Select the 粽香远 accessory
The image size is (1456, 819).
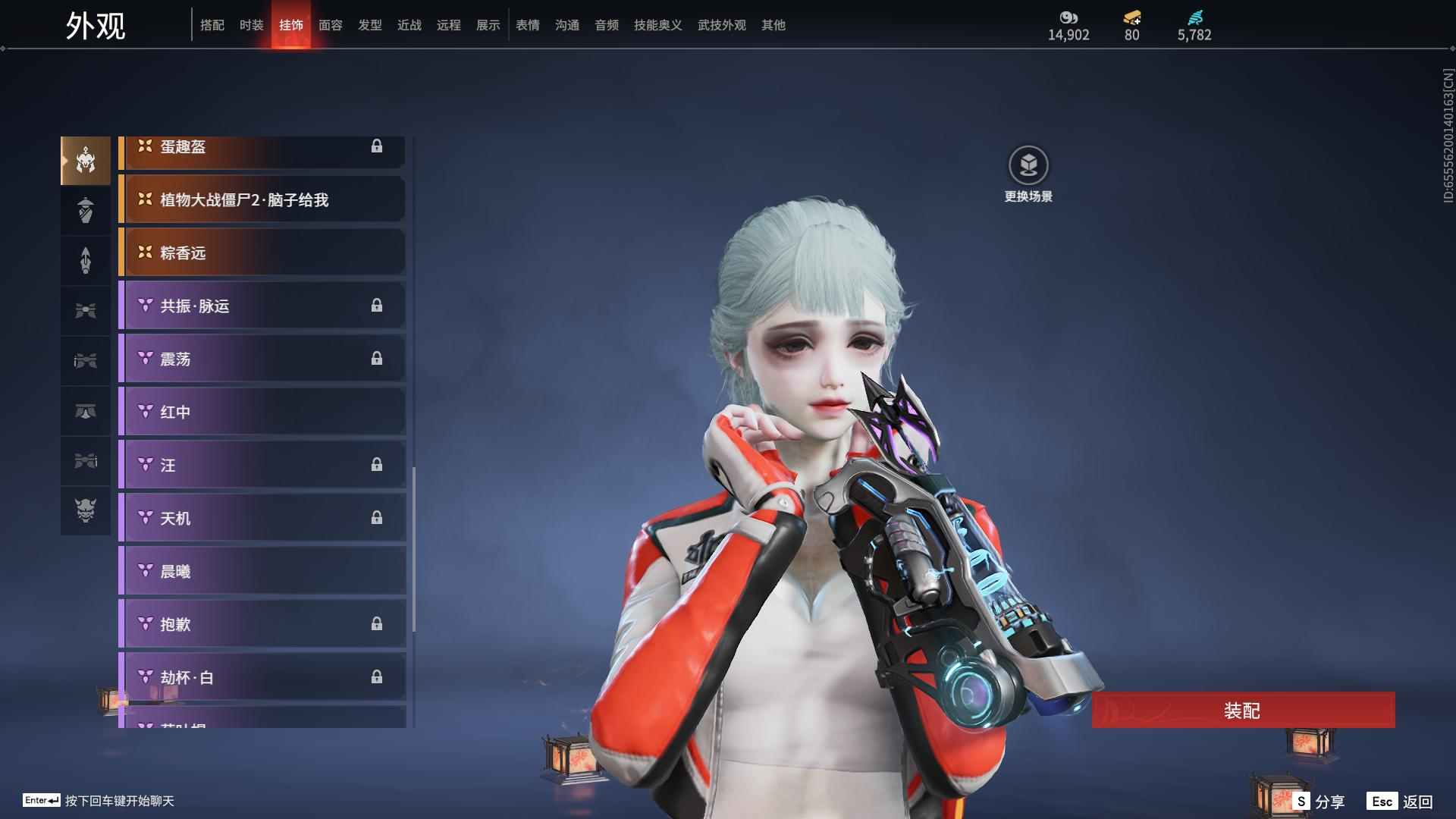point(262,253)
